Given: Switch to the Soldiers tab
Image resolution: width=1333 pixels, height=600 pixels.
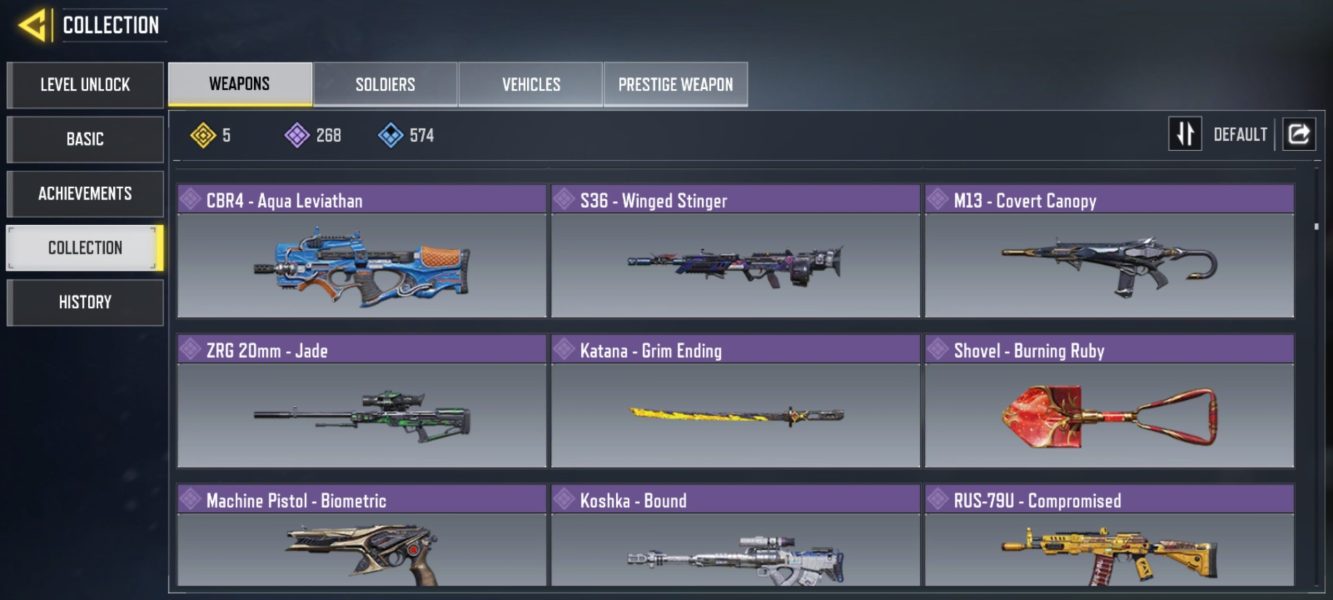Looking at the screenshot, I should tap(385, 85).
